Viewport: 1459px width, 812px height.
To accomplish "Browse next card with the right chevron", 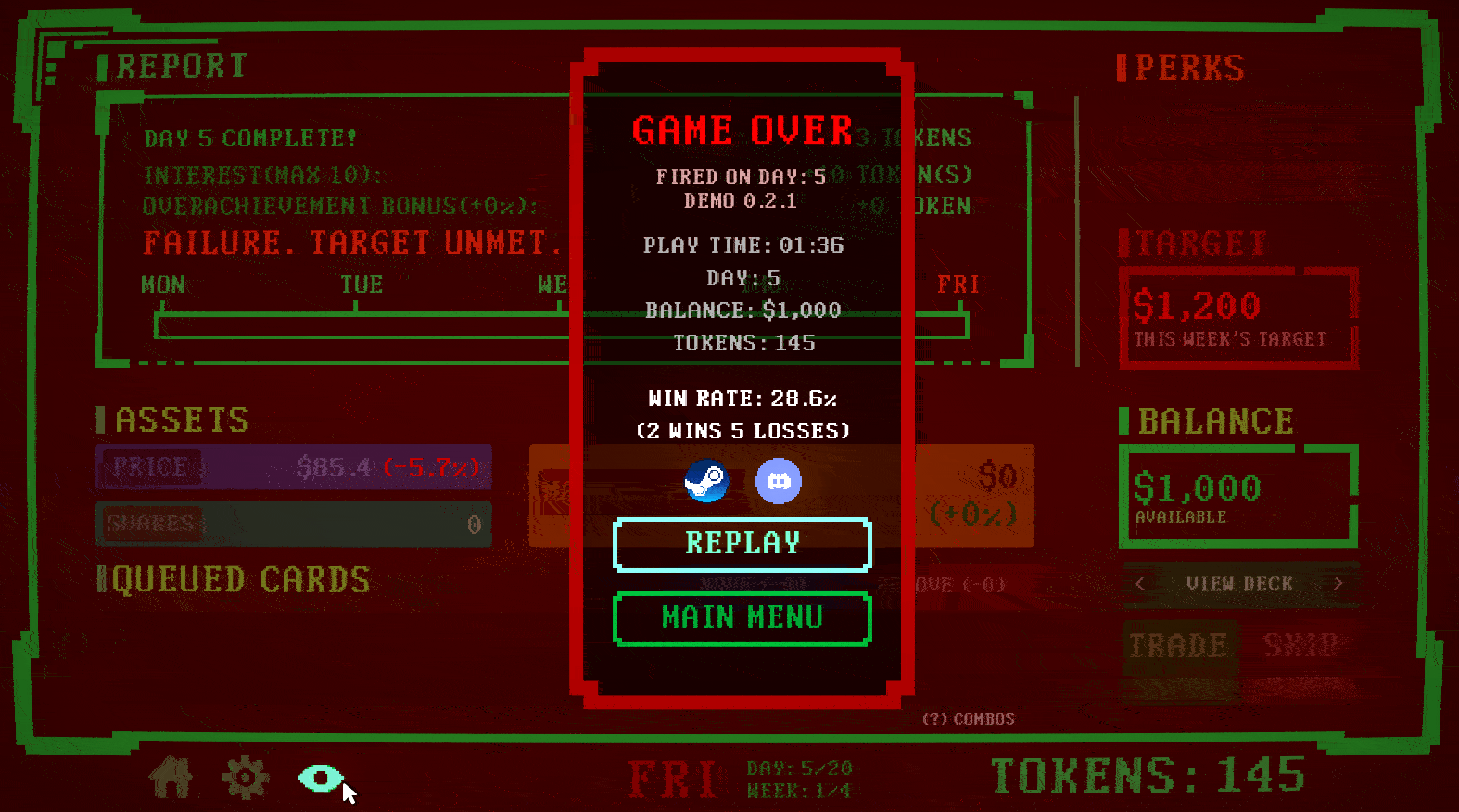I will (1340, 584).
